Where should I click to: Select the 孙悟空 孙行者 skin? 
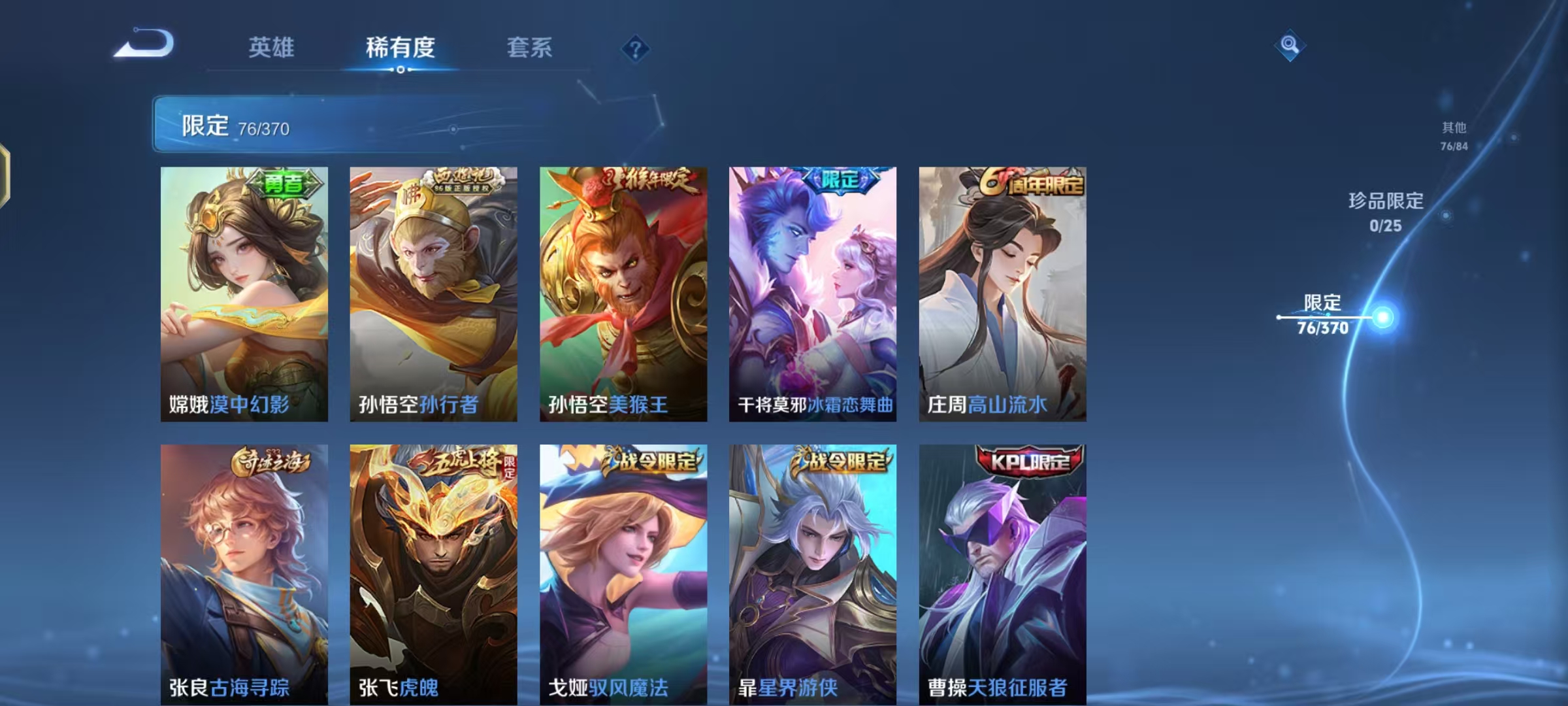tap(434, 294)
